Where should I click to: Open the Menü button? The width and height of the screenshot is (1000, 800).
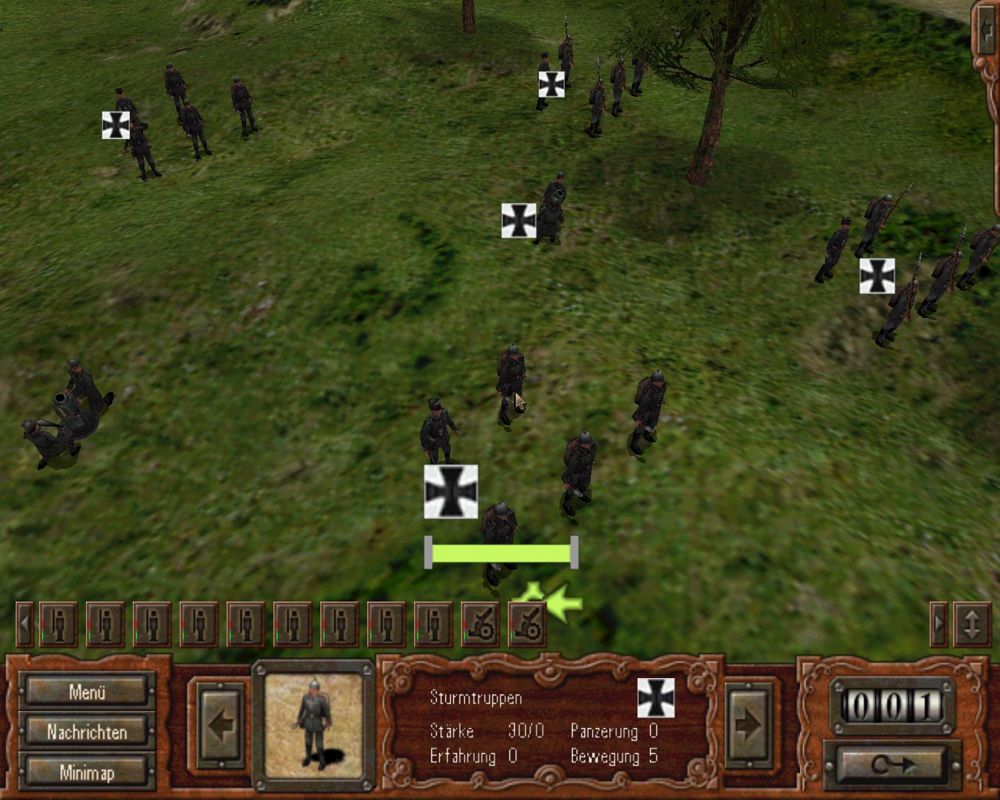tap(88, 691)
